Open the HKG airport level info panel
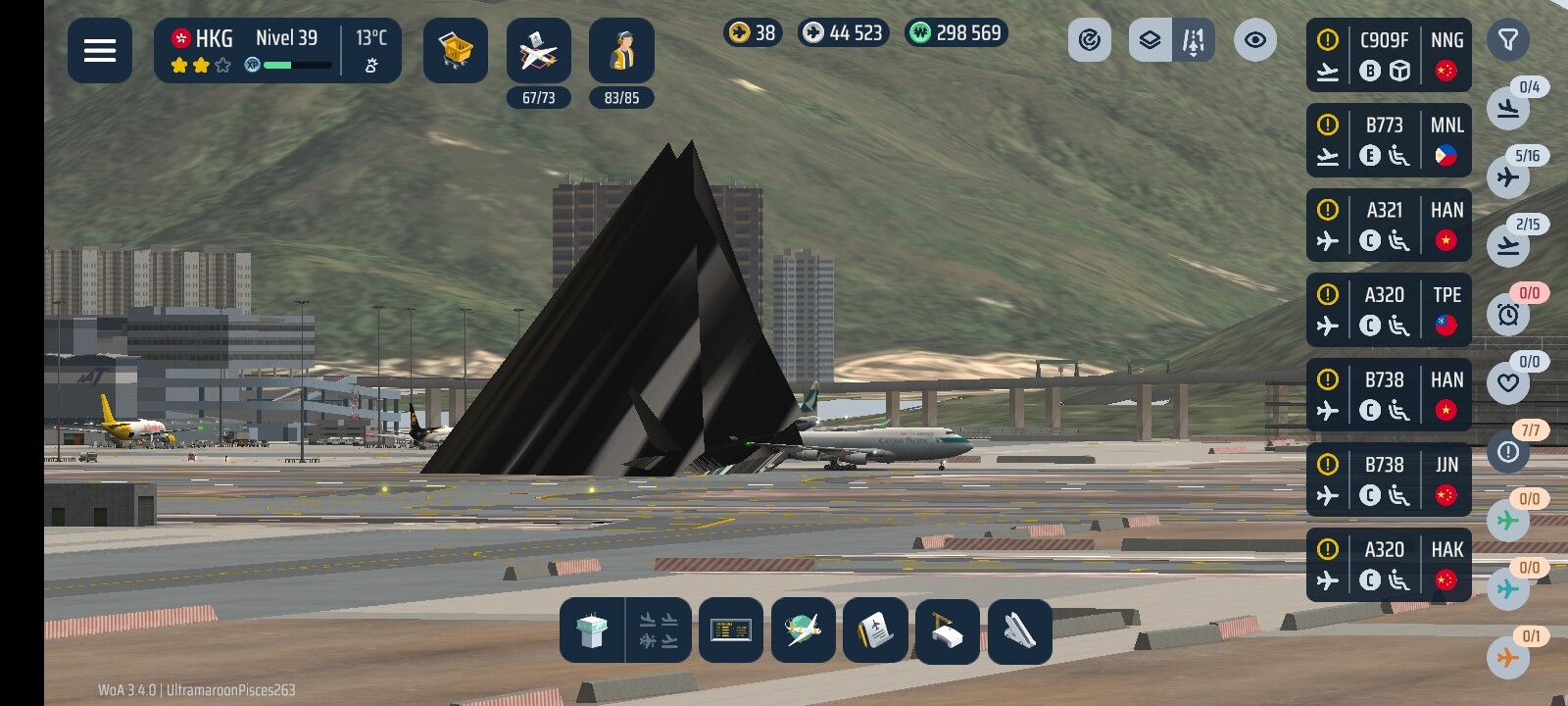The height and width of the screenshot is (706, 1568). coord(277,50)
